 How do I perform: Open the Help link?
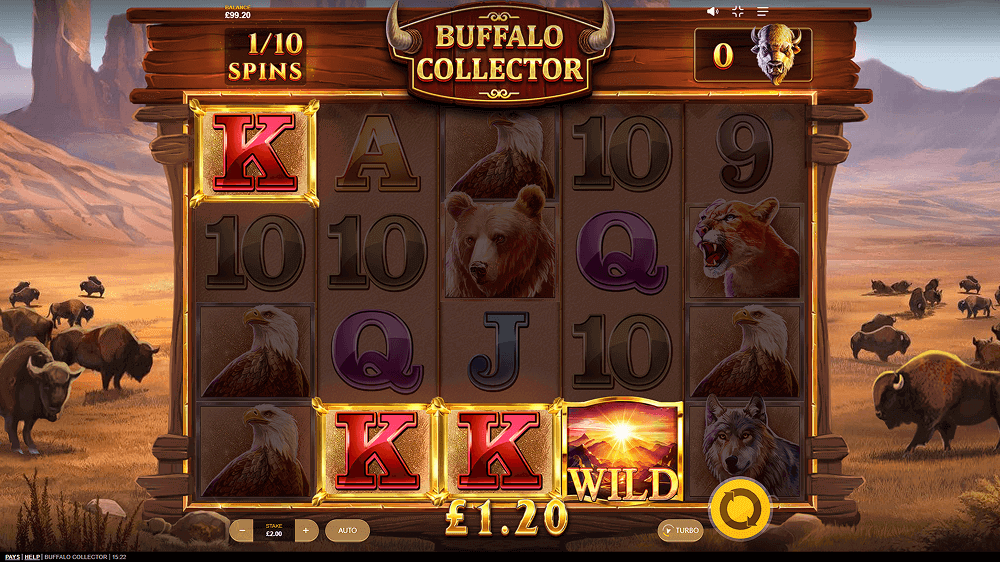tap(33, 557)
